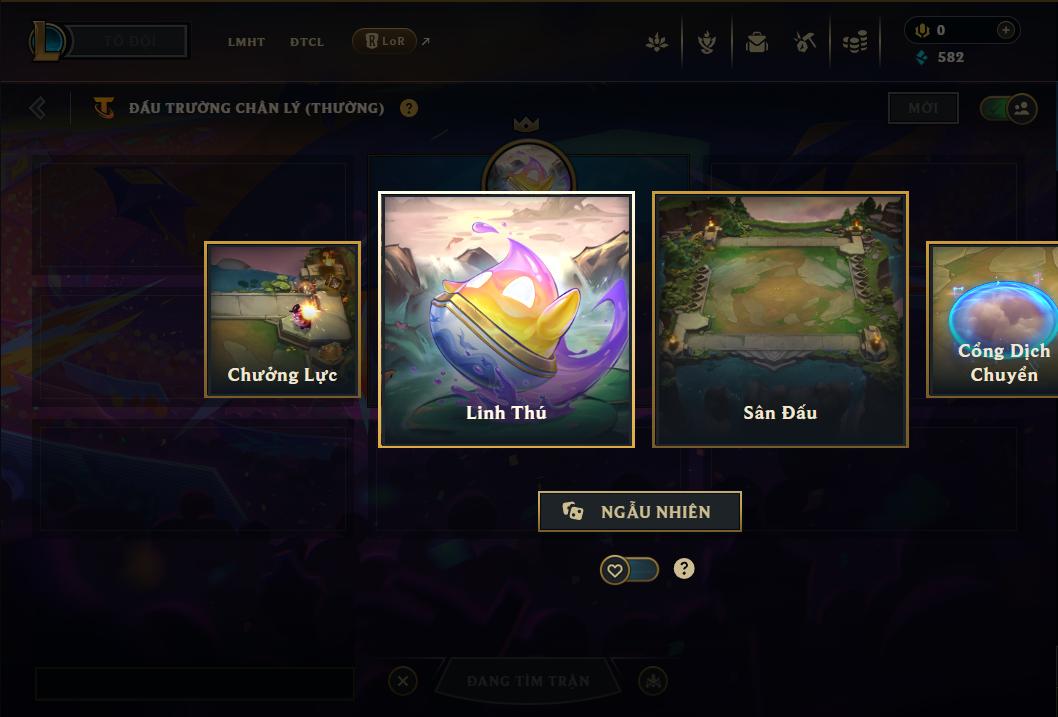Pick the Chưởng Lực tile

283,319
